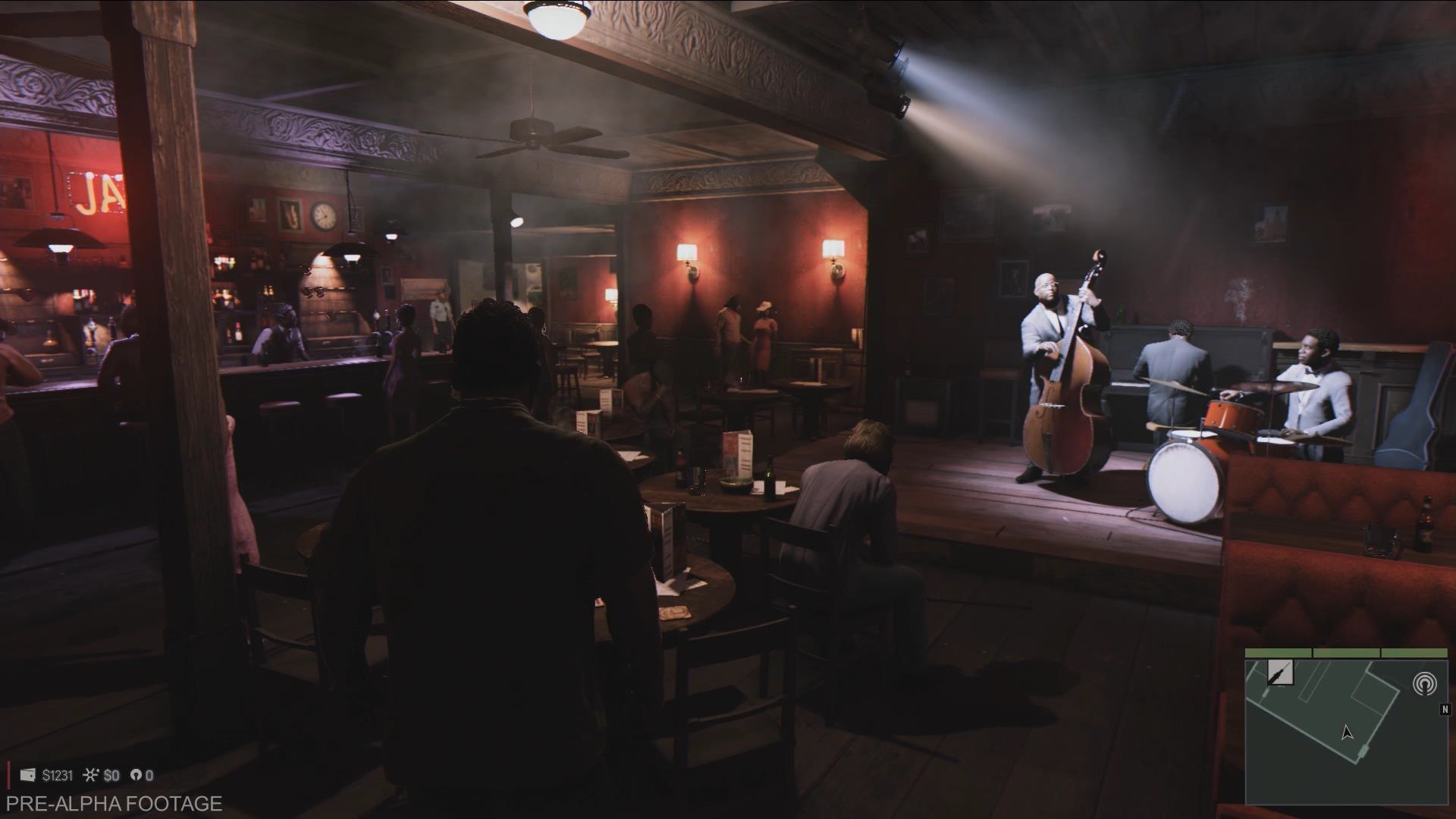This screenshot has height=819, width=1456.
Task: Expand the objective marker near the minimap doorway
Action: 1363,751
